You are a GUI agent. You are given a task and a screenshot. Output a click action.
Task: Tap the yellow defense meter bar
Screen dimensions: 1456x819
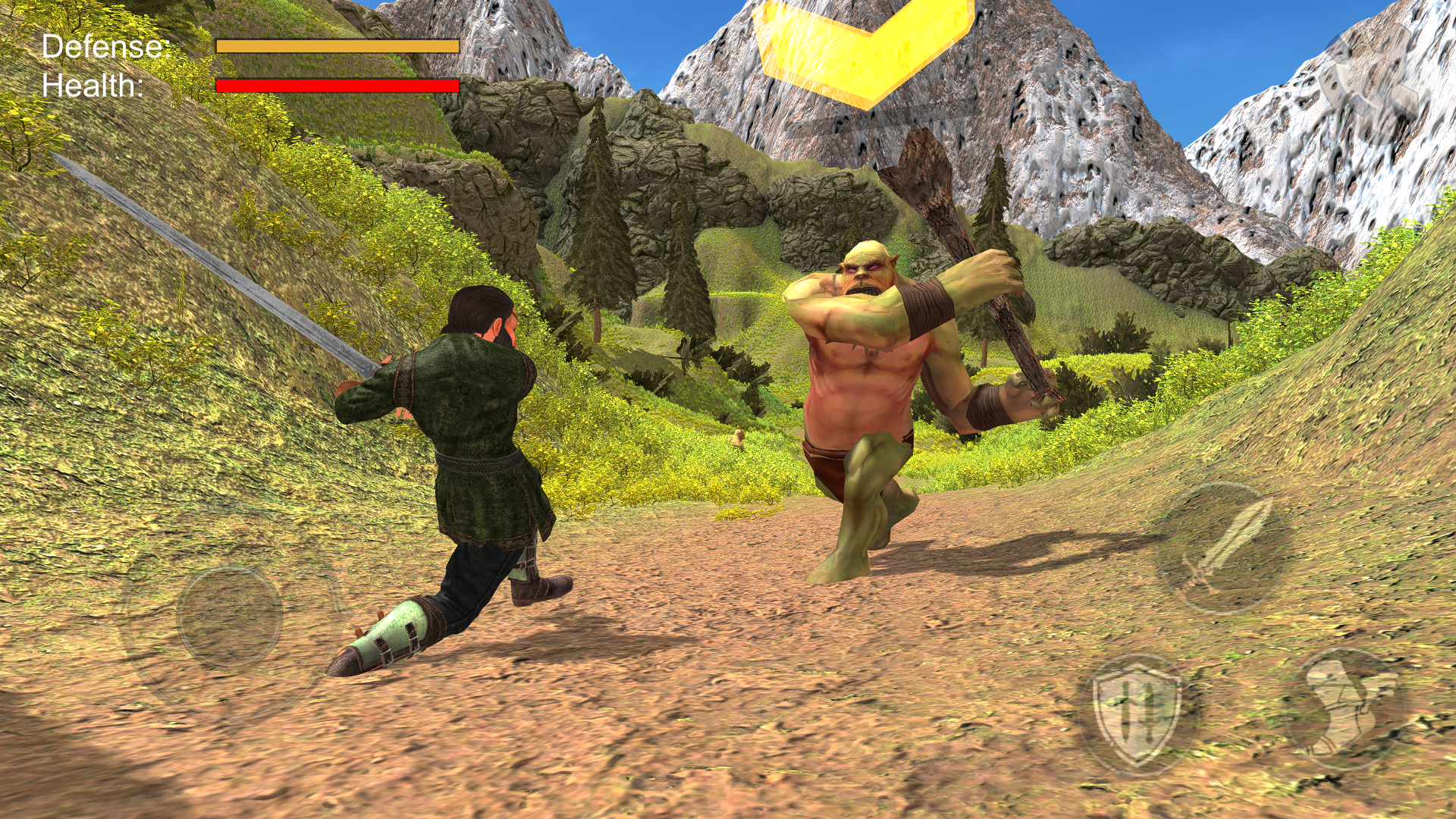point(337,47)
